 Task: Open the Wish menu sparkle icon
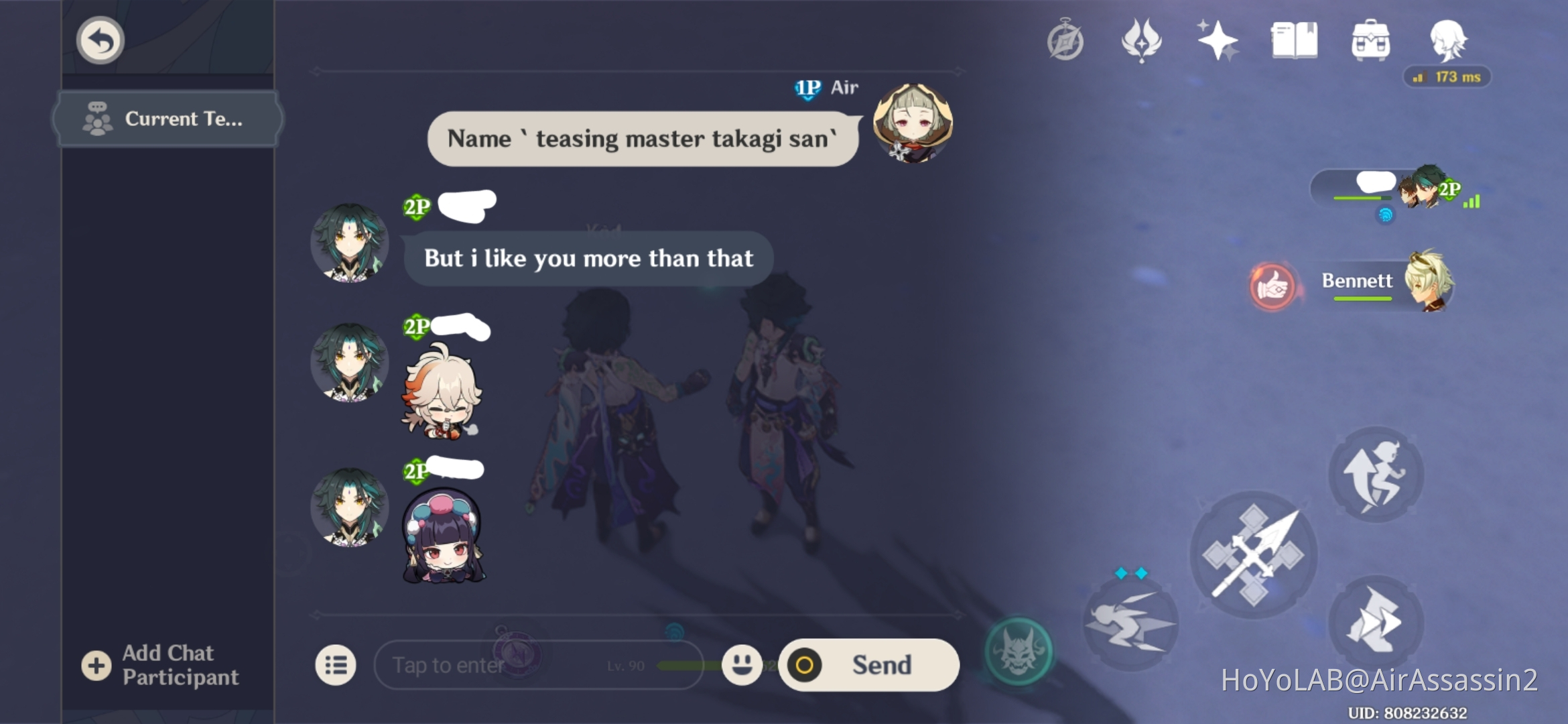pos(1218,40)
